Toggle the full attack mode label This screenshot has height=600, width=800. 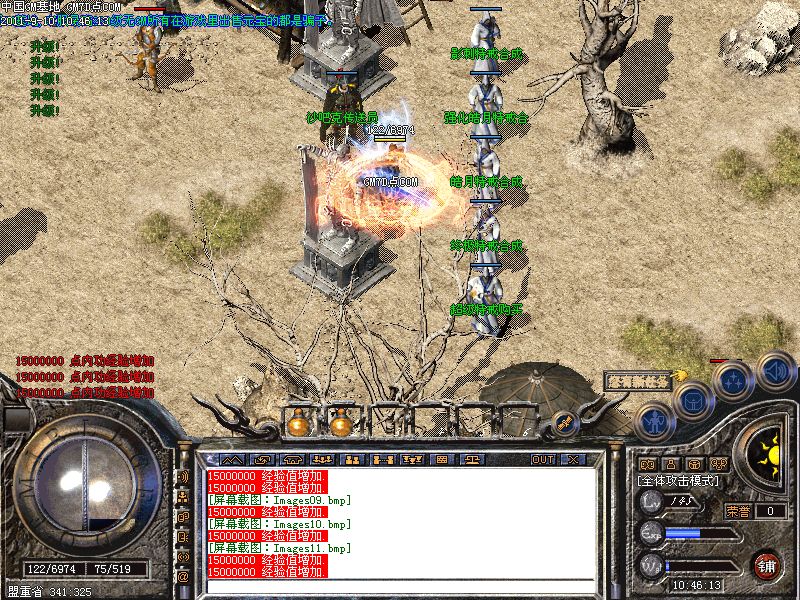tap(680, 481)
